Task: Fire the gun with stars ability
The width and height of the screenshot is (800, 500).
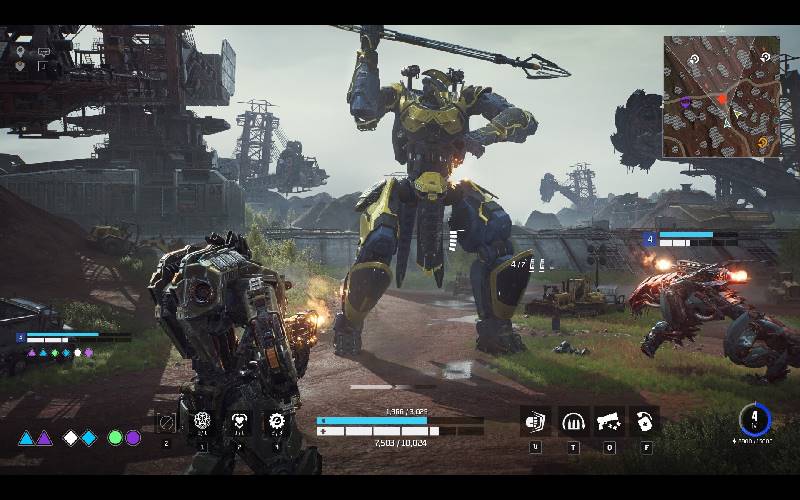Action: coord(609,421)
